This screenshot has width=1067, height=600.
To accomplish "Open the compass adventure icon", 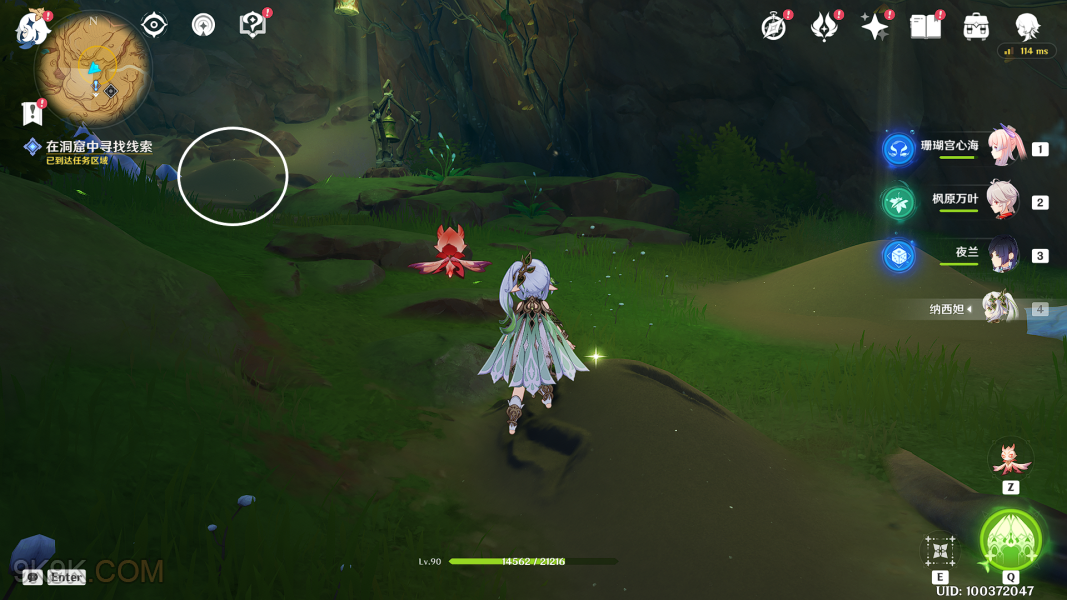I will pyautogui.click(x=773, y=27).
